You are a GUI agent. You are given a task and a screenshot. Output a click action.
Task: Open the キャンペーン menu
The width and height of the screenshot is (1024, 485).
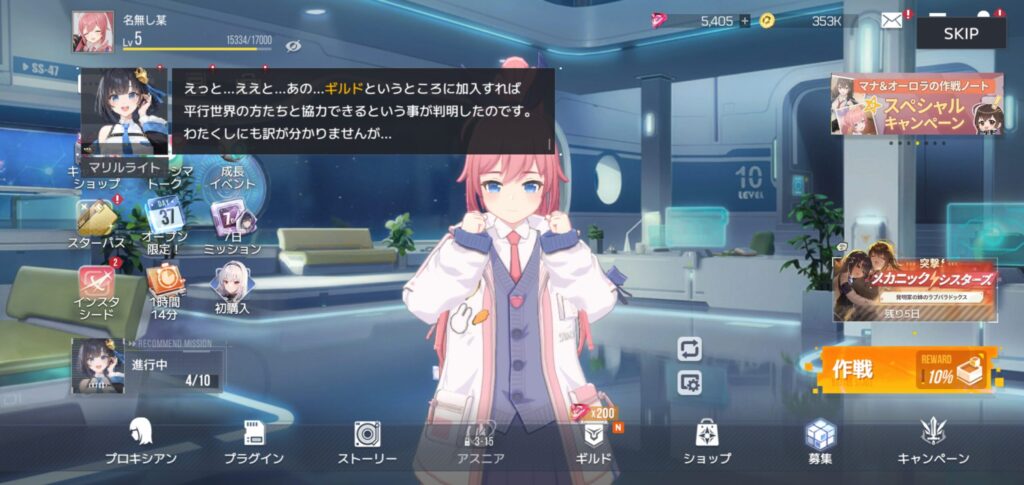coord(933,439)
